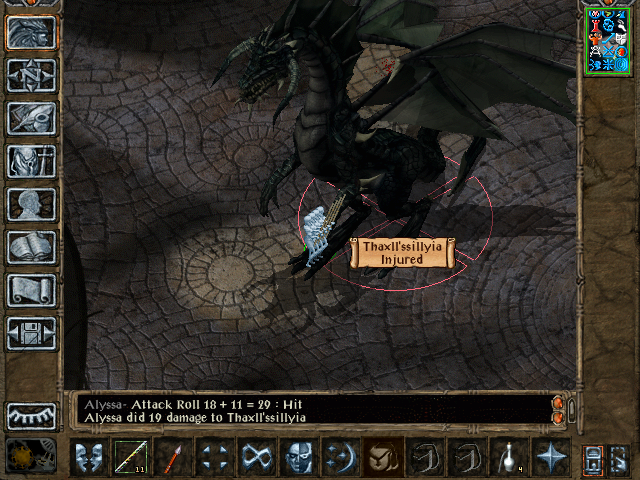640x480 pixels.
Task: Show the character record sheet
Action: (32, 204)
